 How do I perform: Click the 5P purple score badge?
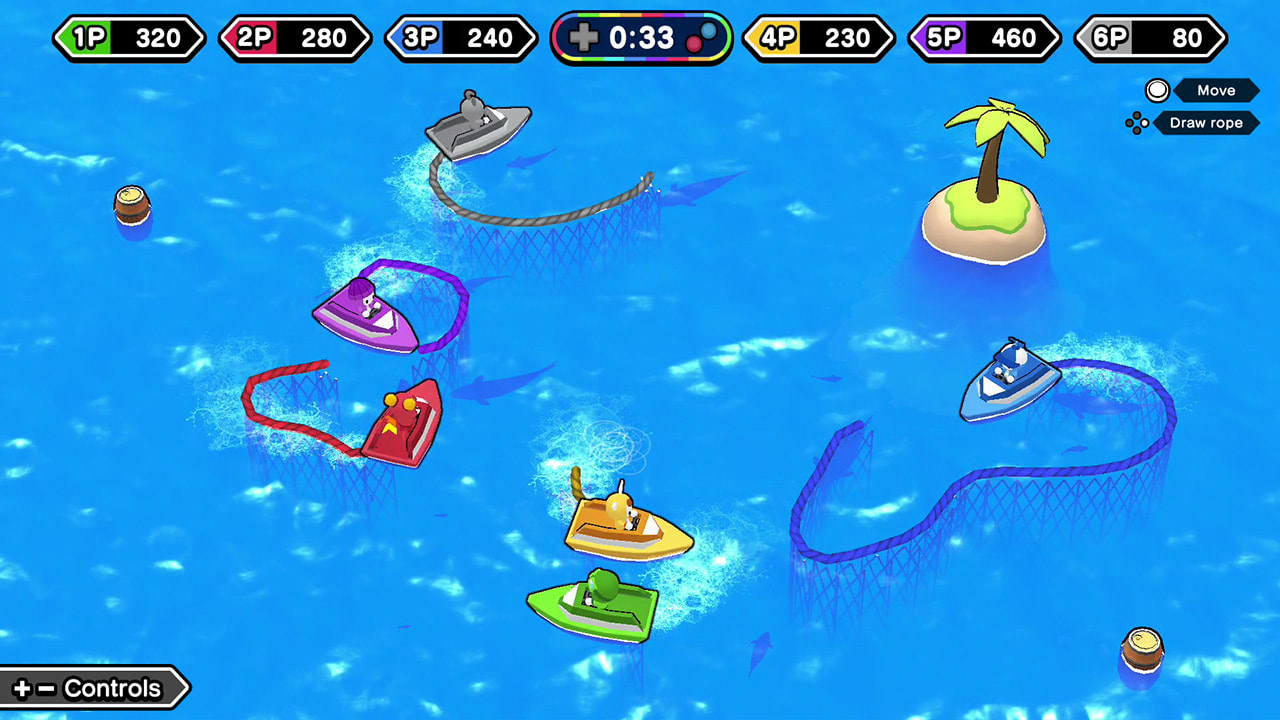[983, 38]
